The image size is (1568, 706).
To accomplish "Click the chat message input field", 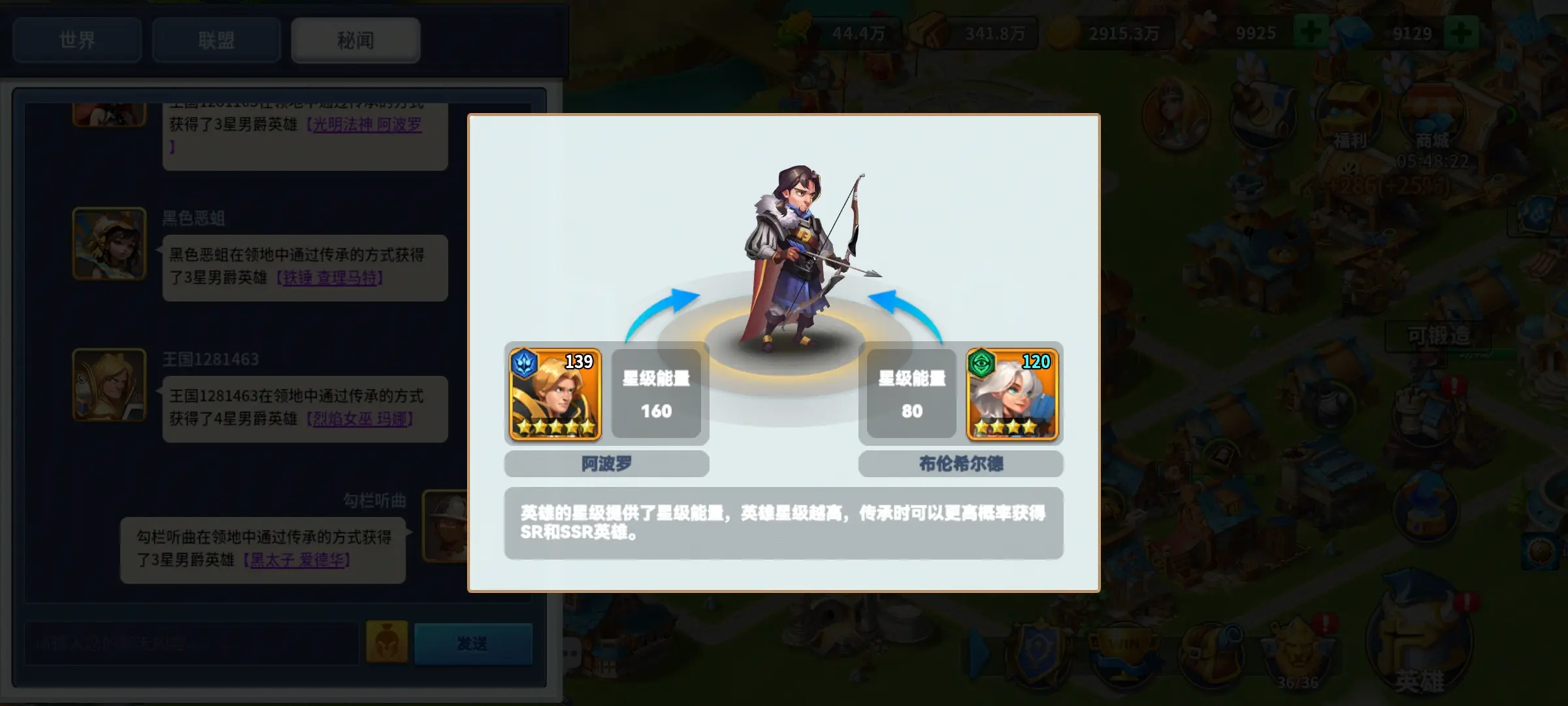I will (189, 643).
